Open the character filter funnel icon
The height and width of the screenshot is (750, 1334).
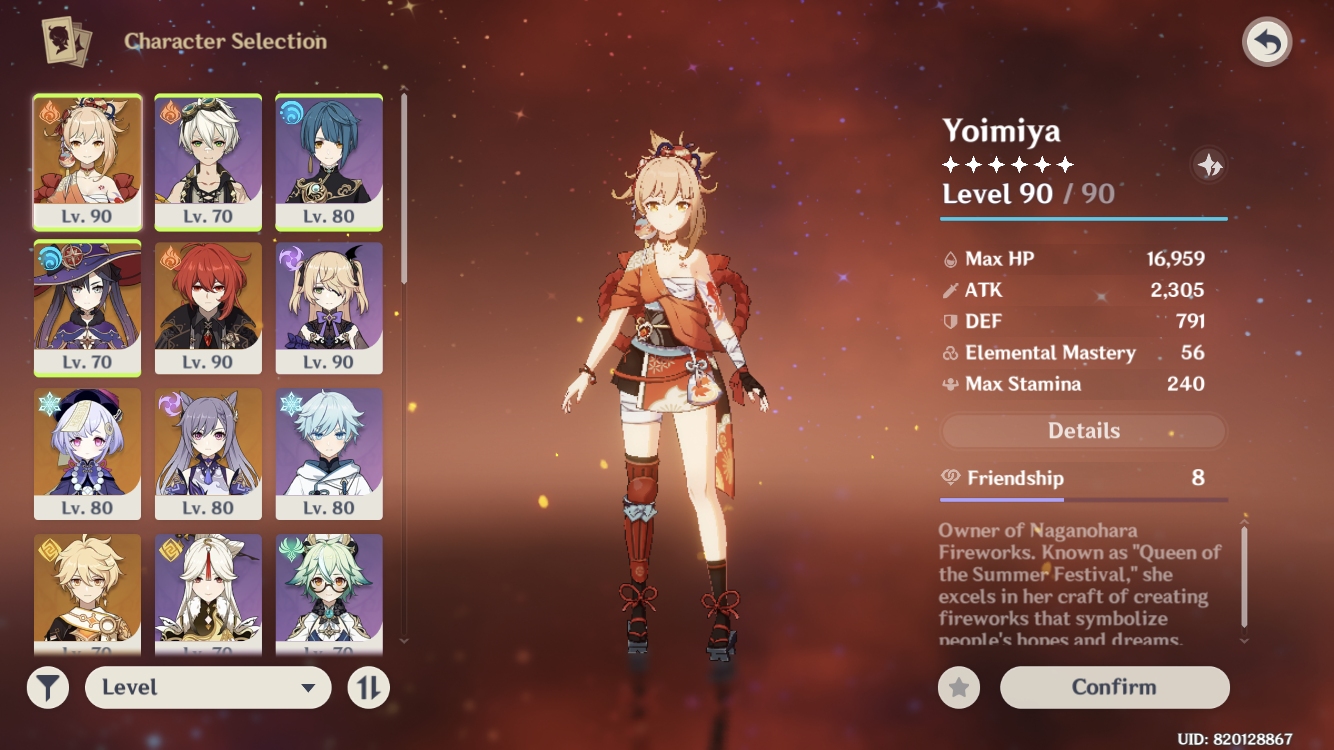point(48,687)
